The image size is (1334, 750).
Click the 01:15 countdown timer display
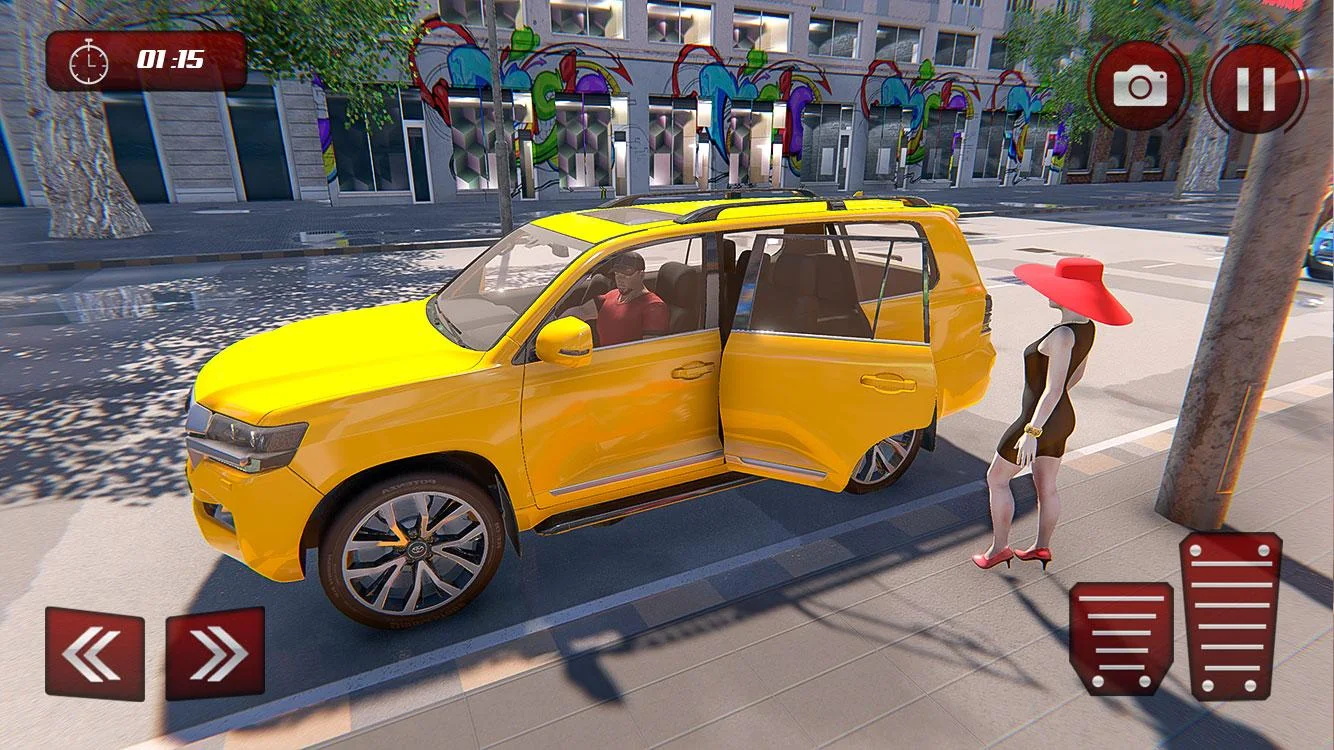[170, 61]
